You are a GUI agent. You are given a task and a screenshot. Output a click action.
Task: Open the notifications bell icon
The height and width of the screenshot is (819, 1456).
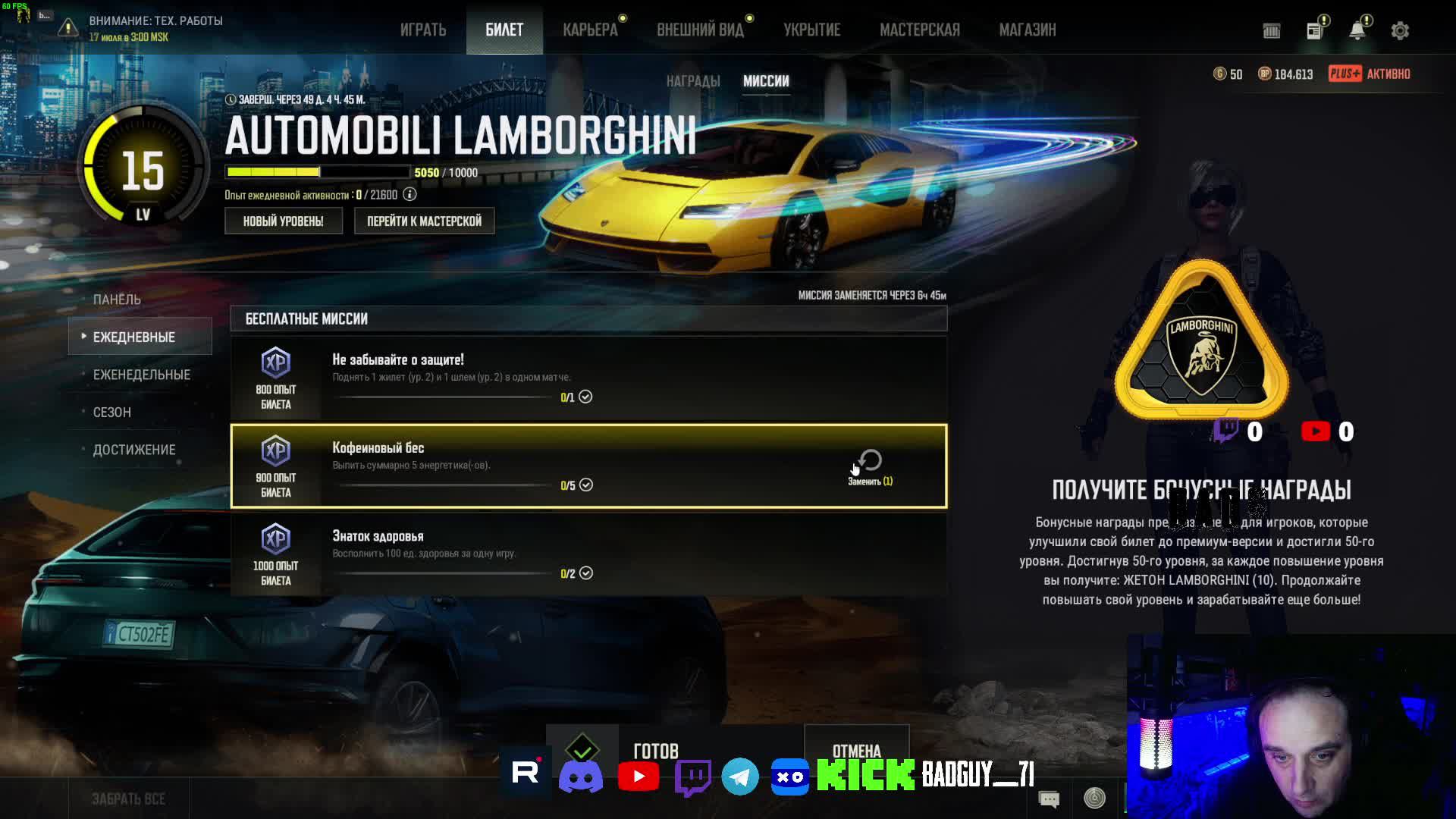click(x=1357, y=30)
